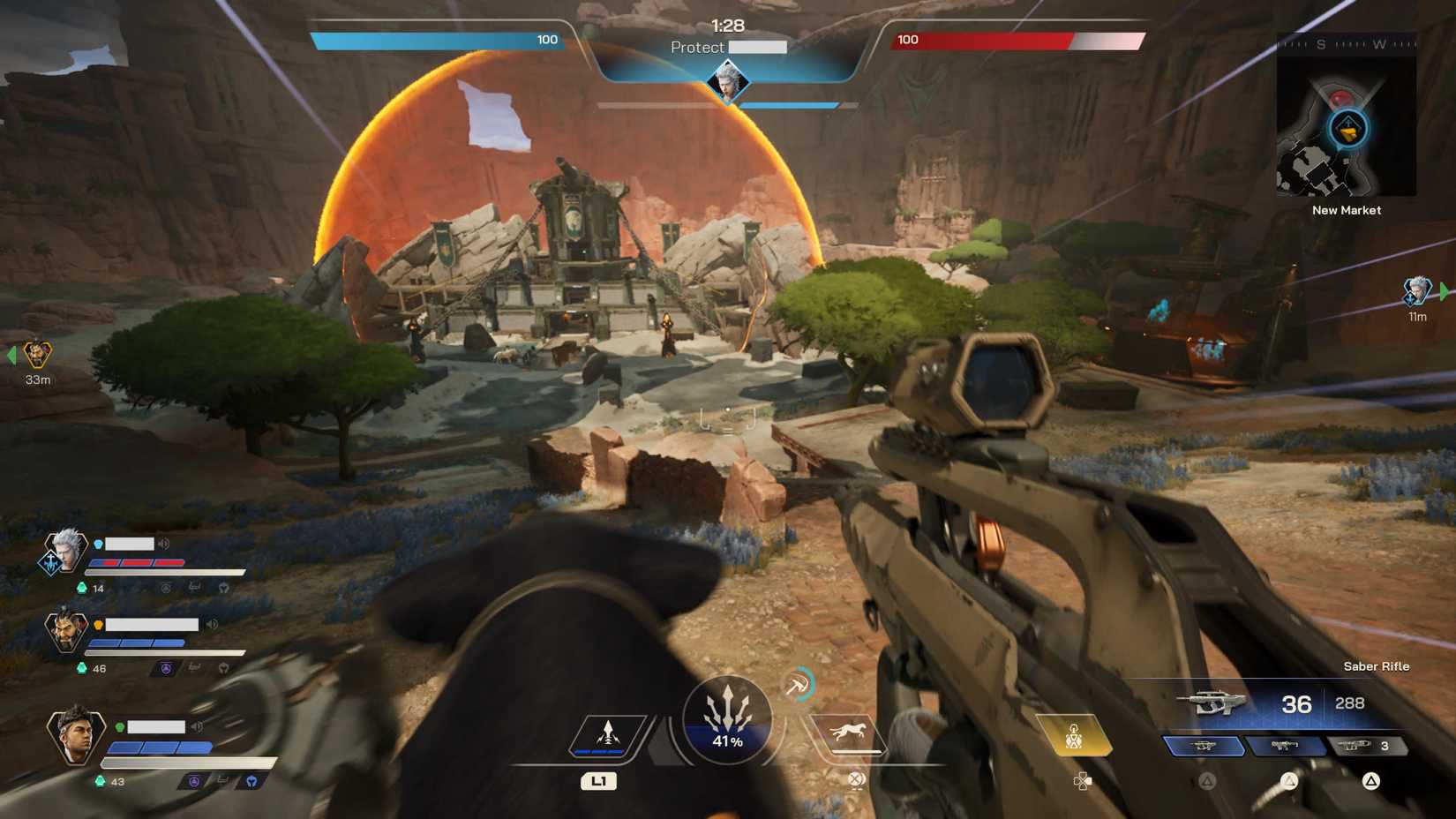
Task: Click your own headband character portrait
Action: click(x=75, y=734)
